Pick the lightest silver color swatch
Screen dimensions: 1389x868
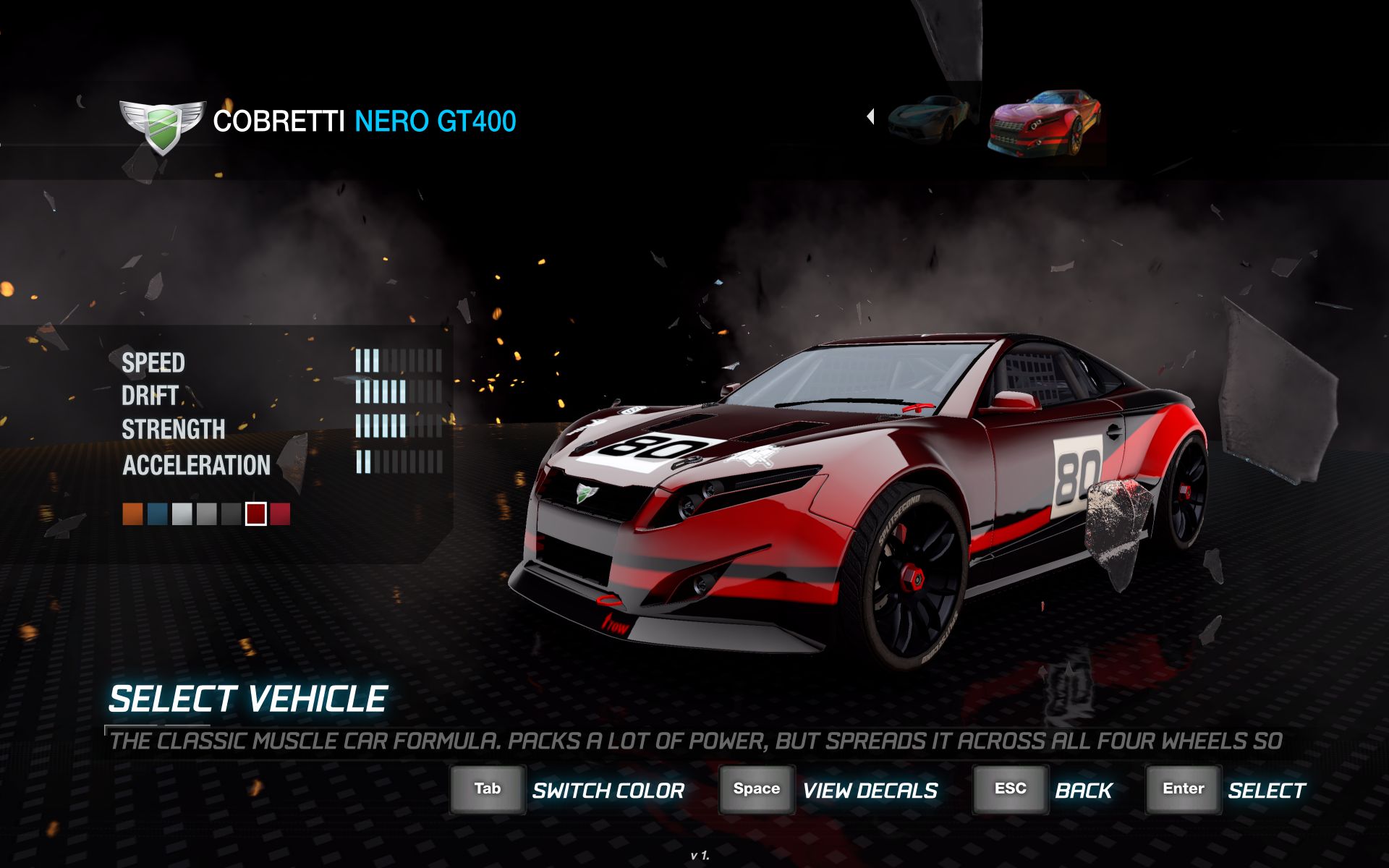click(182, 514)
